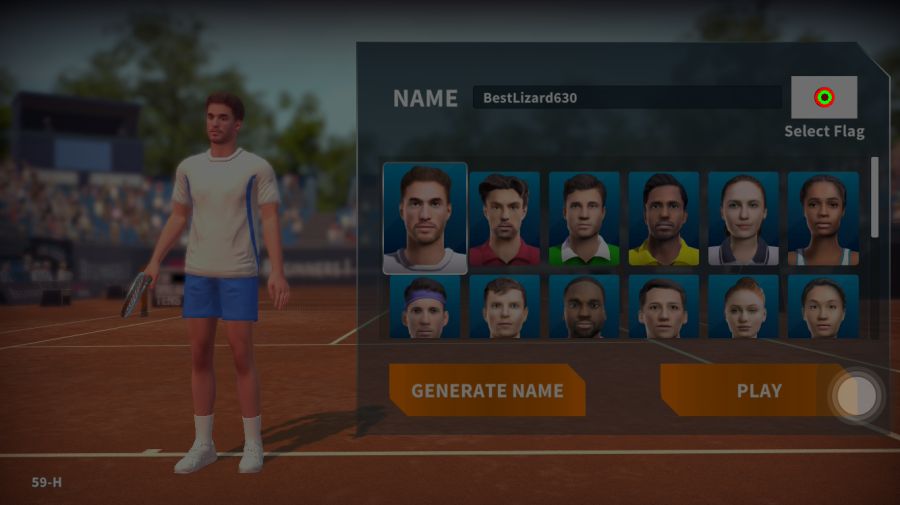
Task: Select the player in the yellow shirt
Action: tap(664, 218)
